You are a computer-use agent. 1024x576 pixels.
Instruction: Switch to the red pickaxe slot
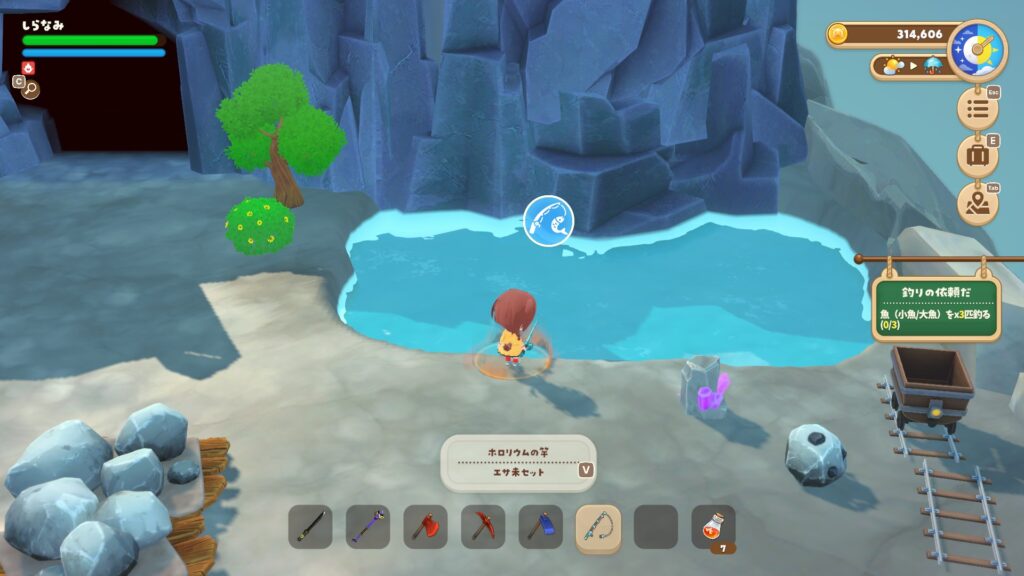pyautogui.click(x=483, y=526)
